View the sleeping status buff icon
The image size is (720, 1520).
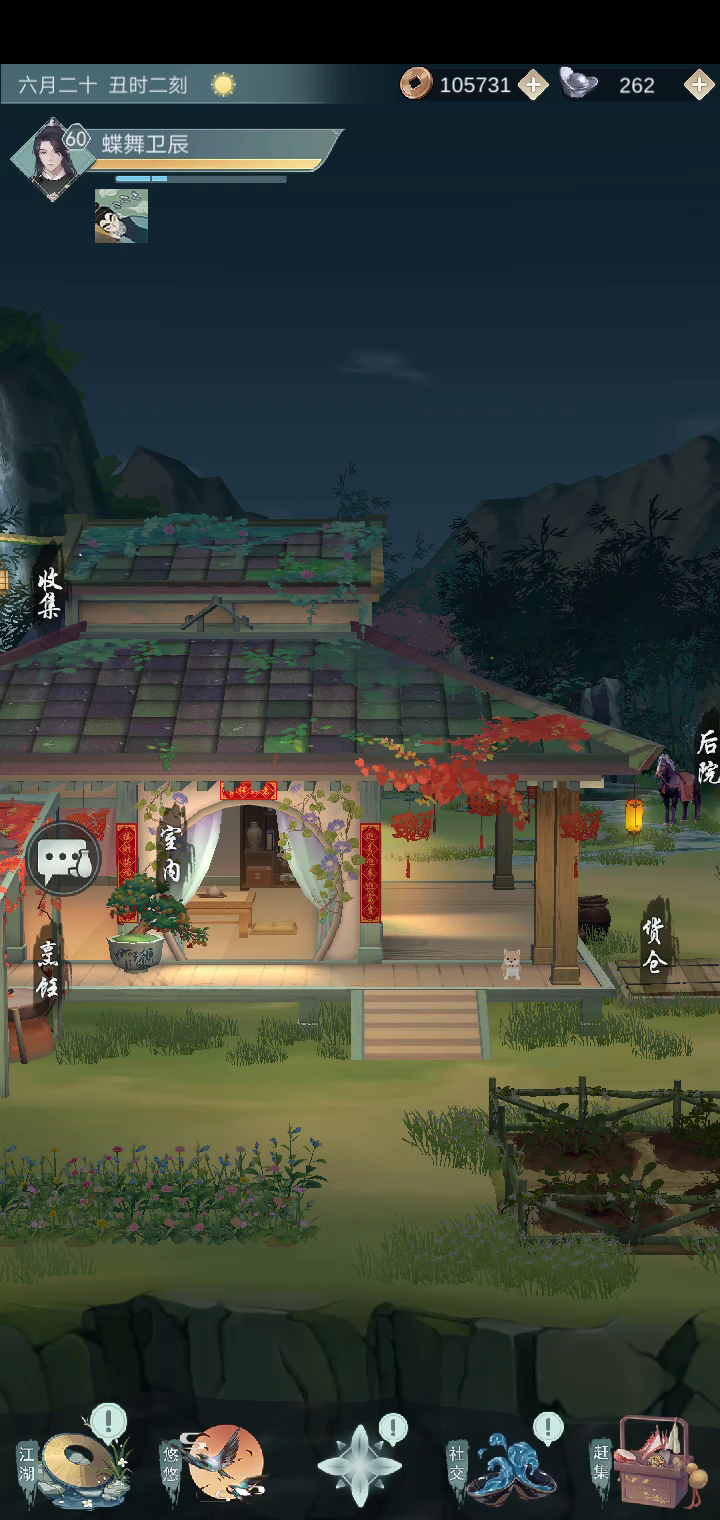[121, 216]
